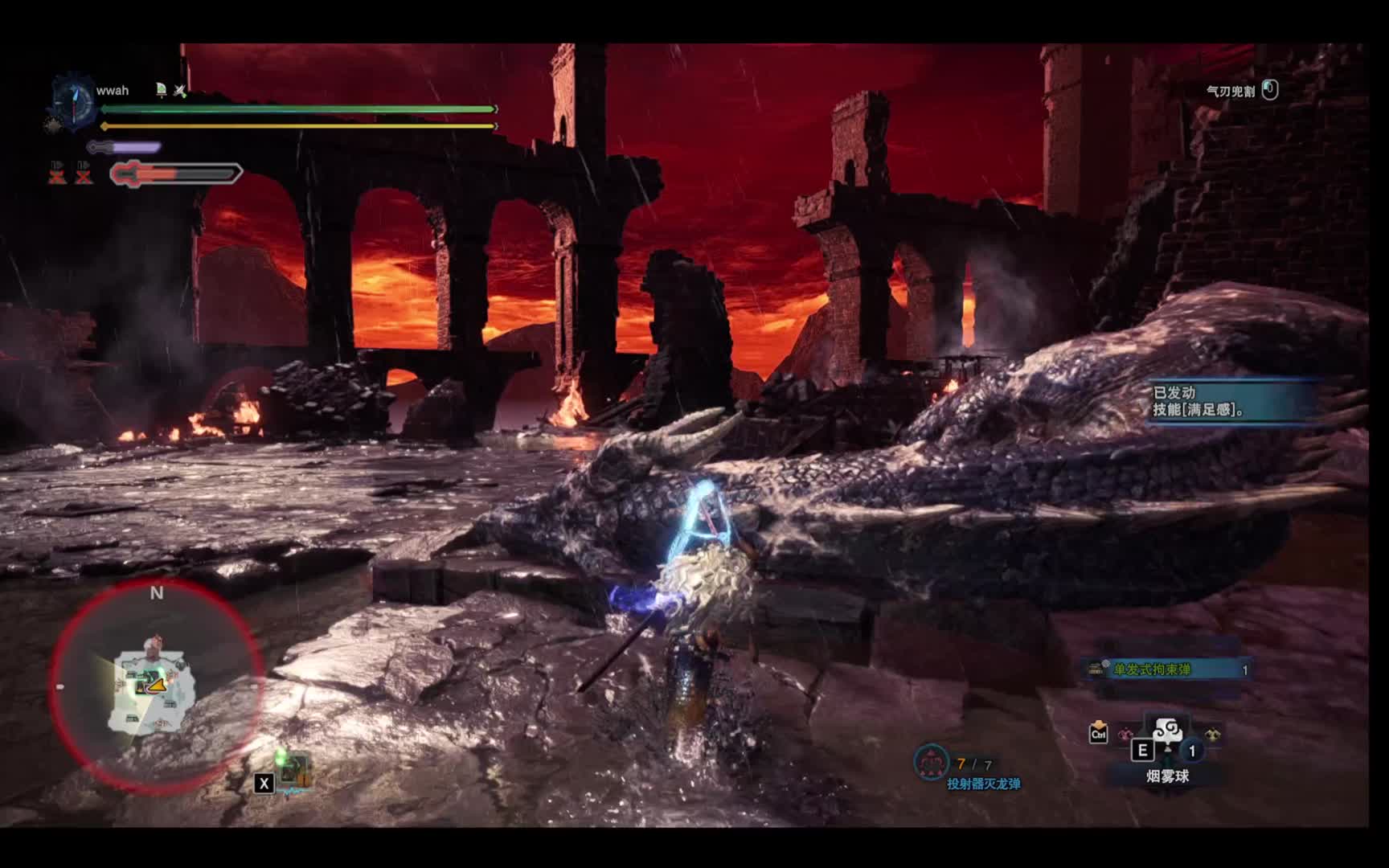Select the yellow item right of the smoke bomb
Screen dimensions: 1389x868
[x=1211, y=734]
